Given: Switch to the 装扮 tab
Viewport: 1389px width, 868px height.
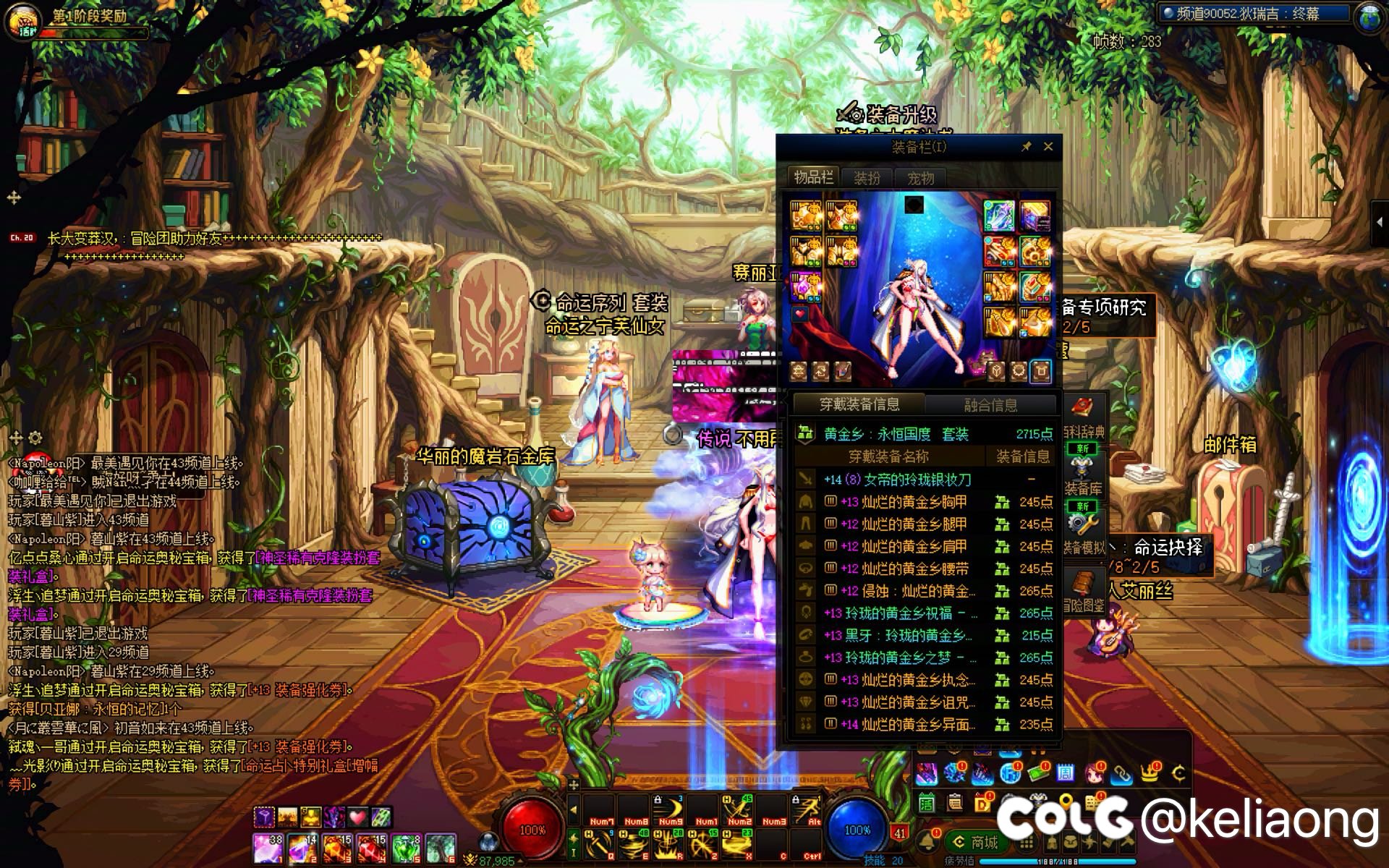Looking at the screenshot, I should coord(867,178).
